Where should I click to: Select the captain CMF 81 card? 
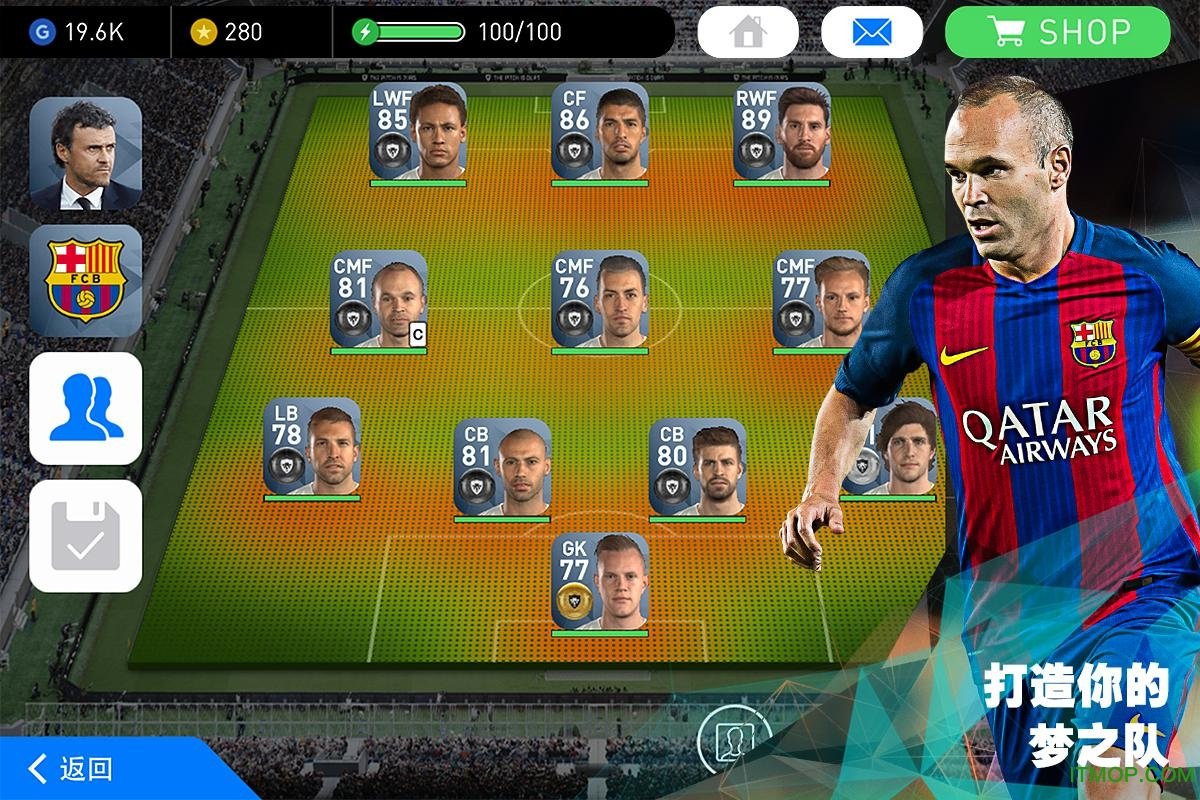pyautogui.click(x=379, y=299)
